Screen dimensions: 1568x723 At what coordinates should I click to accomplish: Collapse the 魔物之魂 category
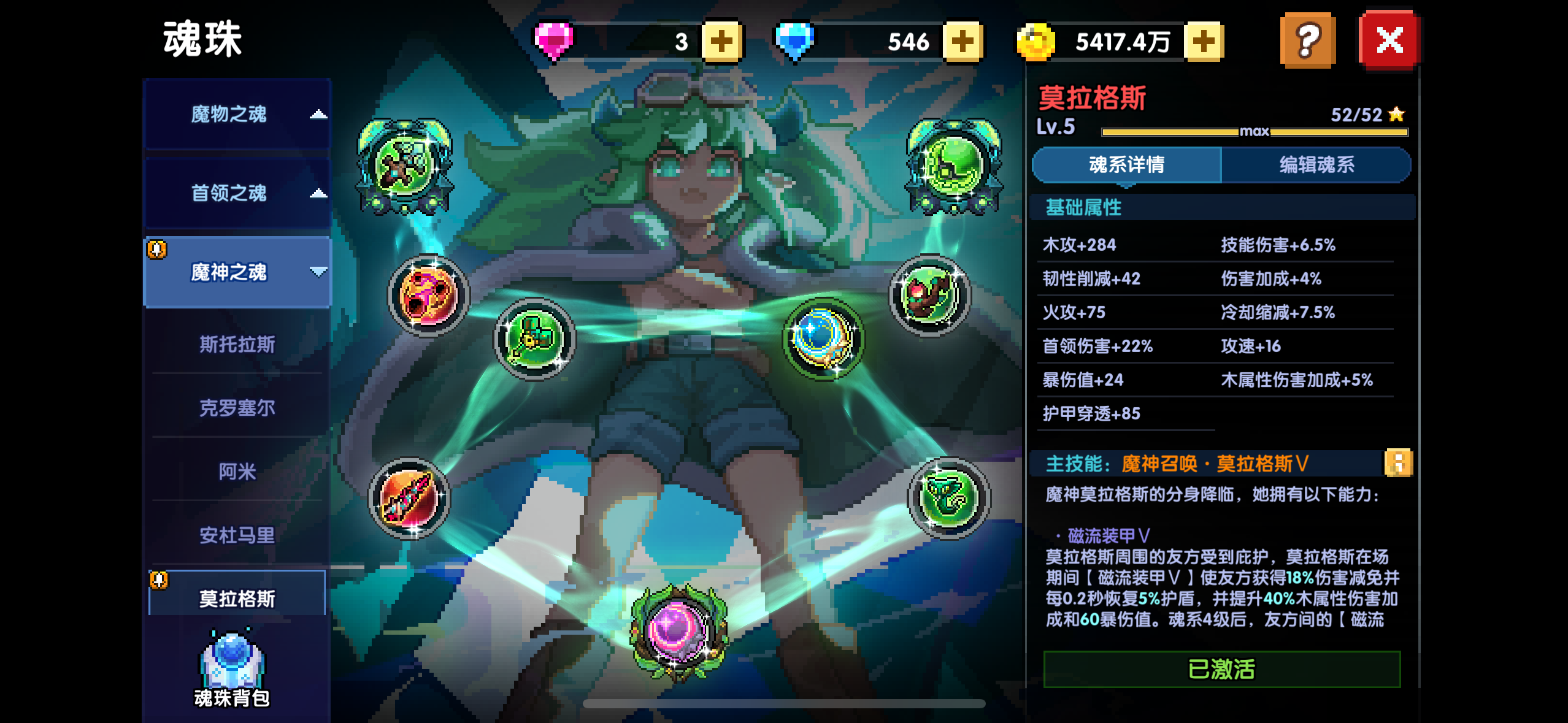coord(236,115)
